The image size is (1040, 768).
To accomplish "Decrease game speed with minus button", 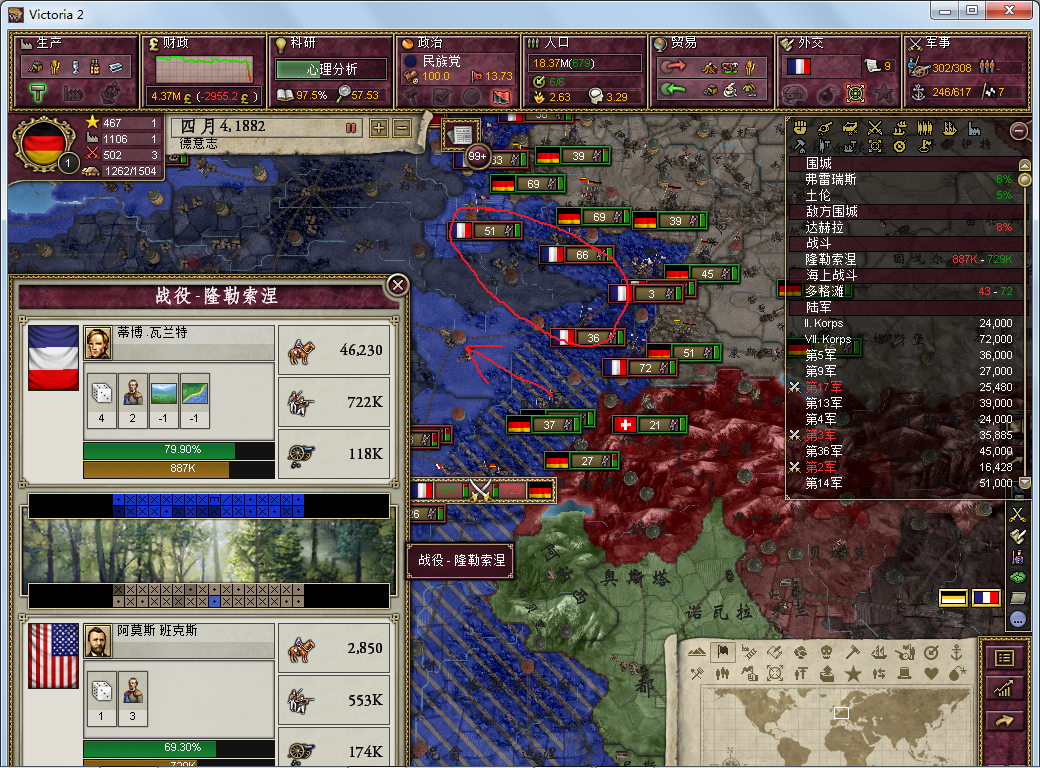I will click(402, 128).
